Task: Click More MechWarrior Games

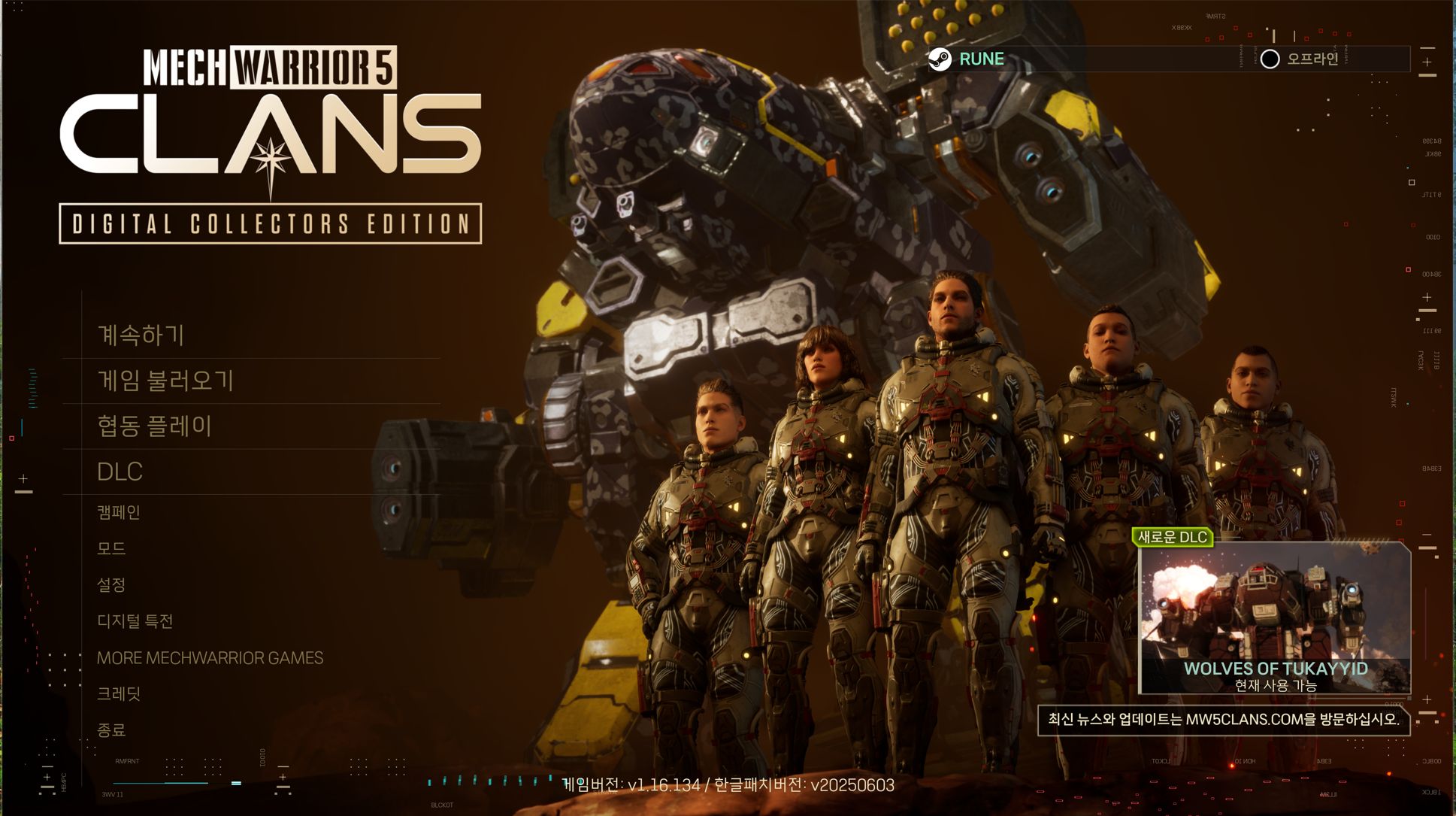Action: click(210, 658)
